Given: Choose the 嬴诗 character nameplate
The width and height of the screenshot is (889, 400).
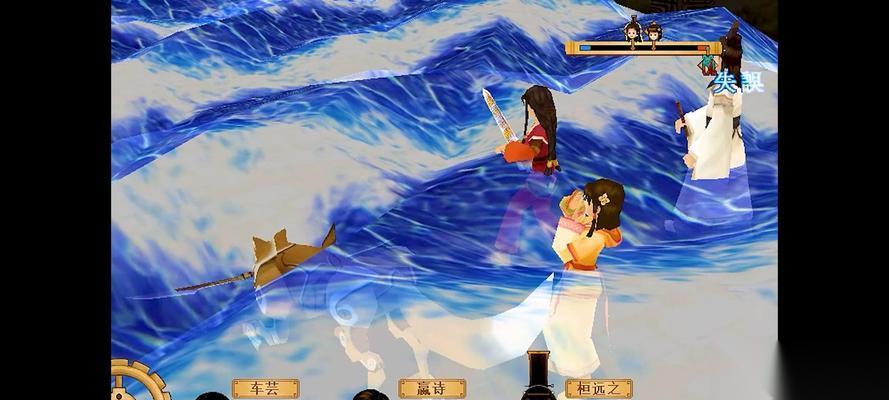Looking at the screenshot, I should tap(432, 388).
